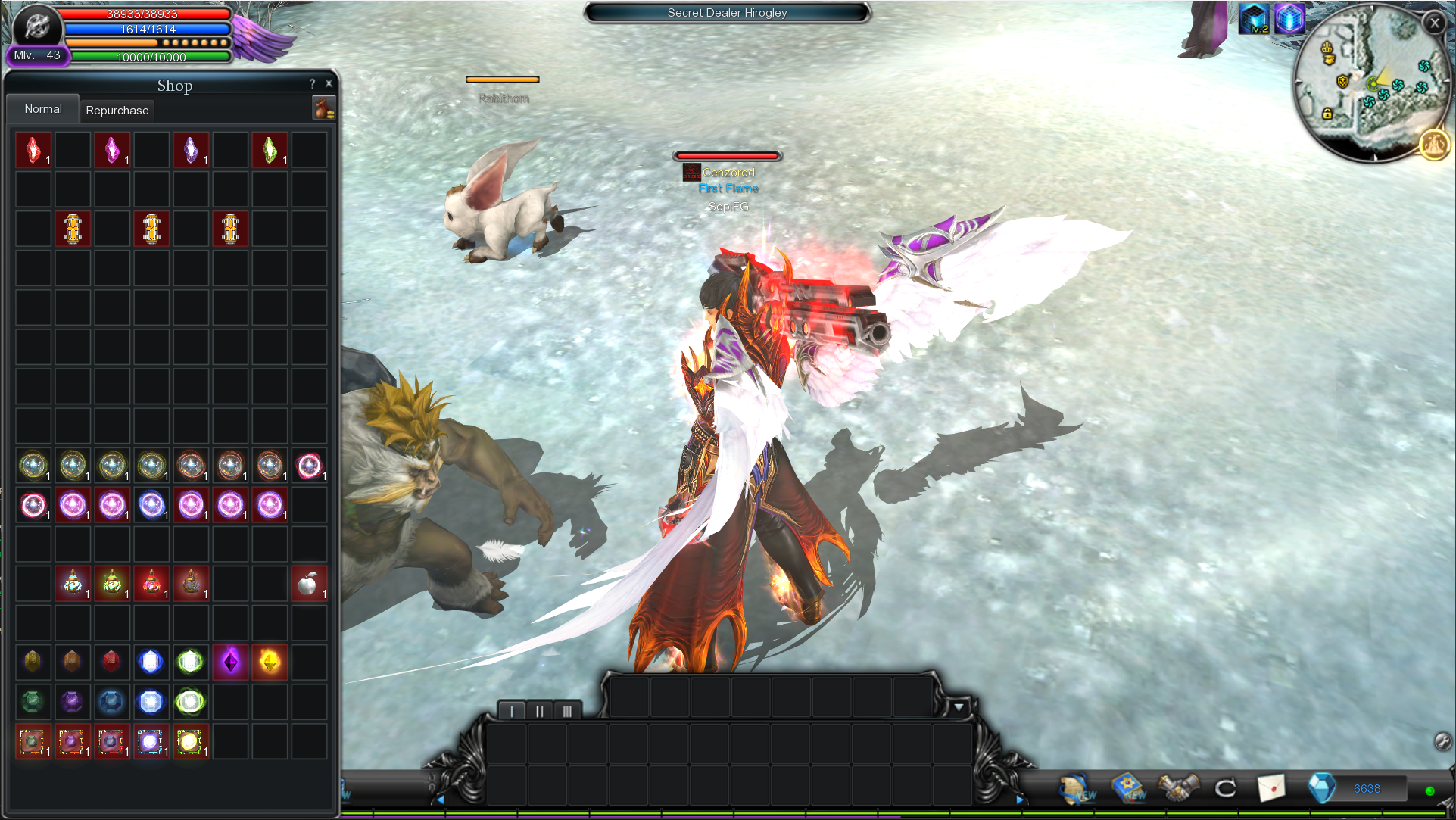Click the purple-bordered cube buff icon
The width and height of the screenshot is (1456, 820).
[1289, 19]
